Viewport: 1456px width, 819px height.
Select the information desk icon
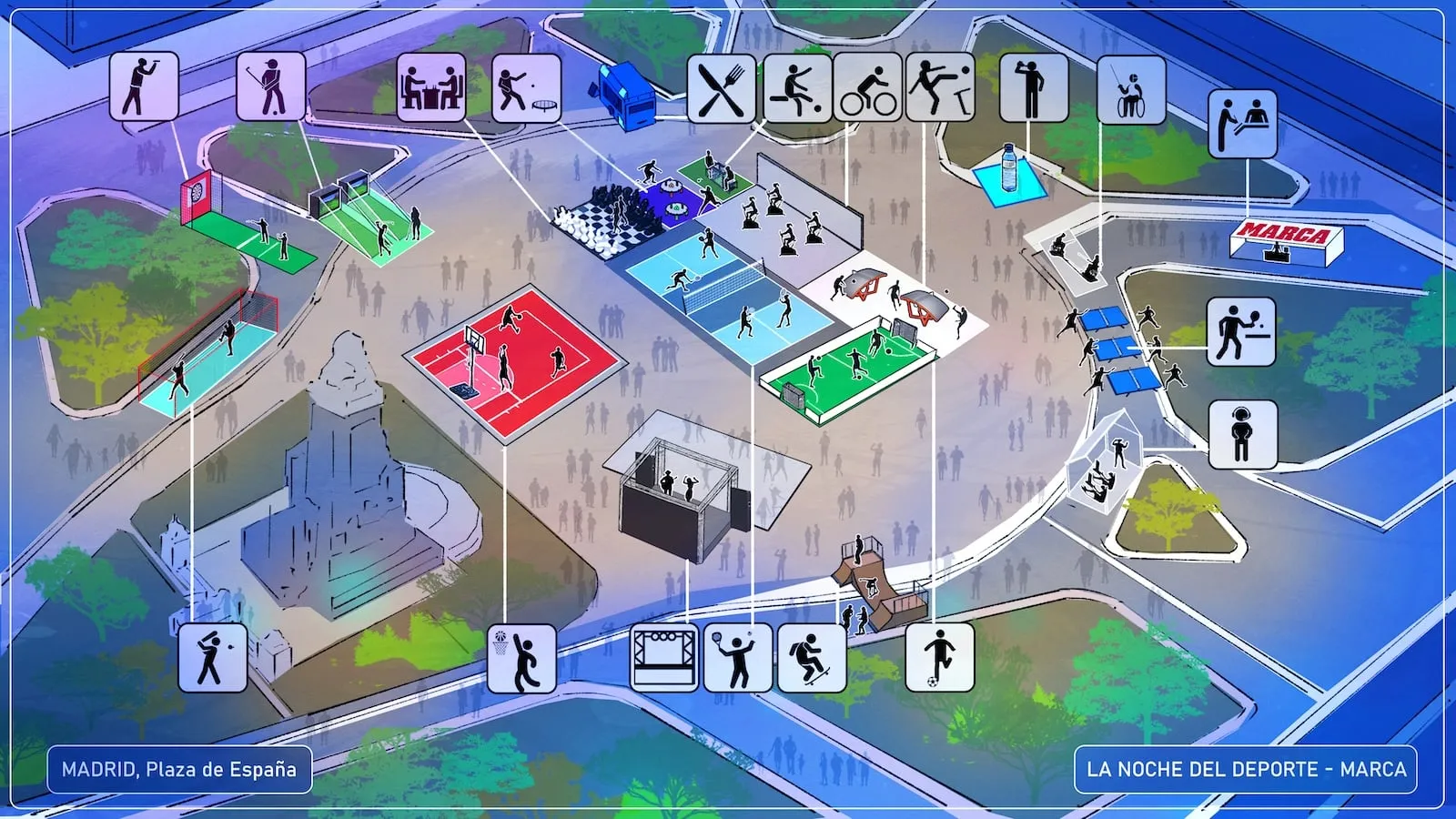tap(1242, 124)
